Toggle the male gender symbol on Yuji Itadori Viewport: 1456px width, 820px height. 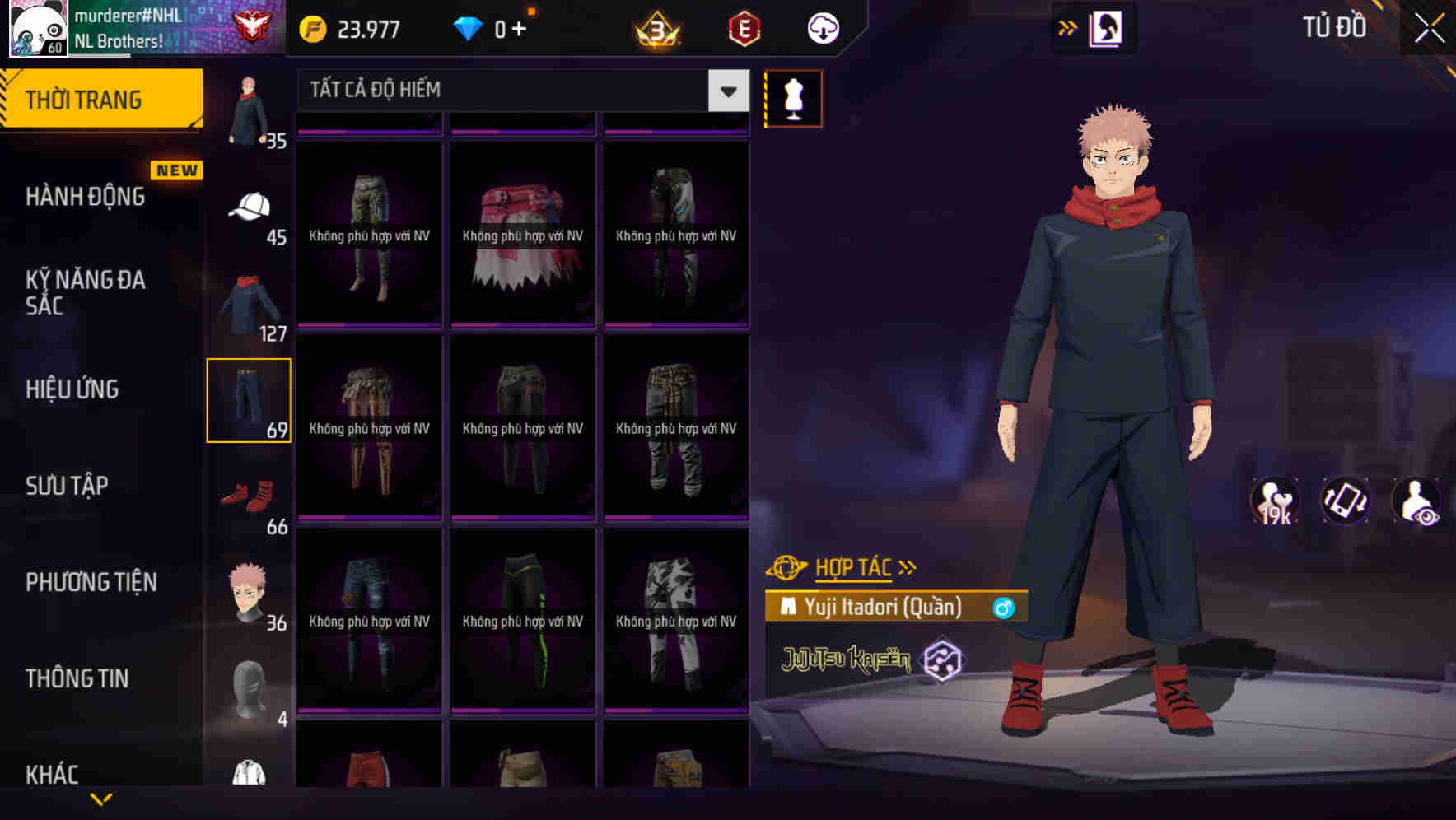click(1004, 609)
